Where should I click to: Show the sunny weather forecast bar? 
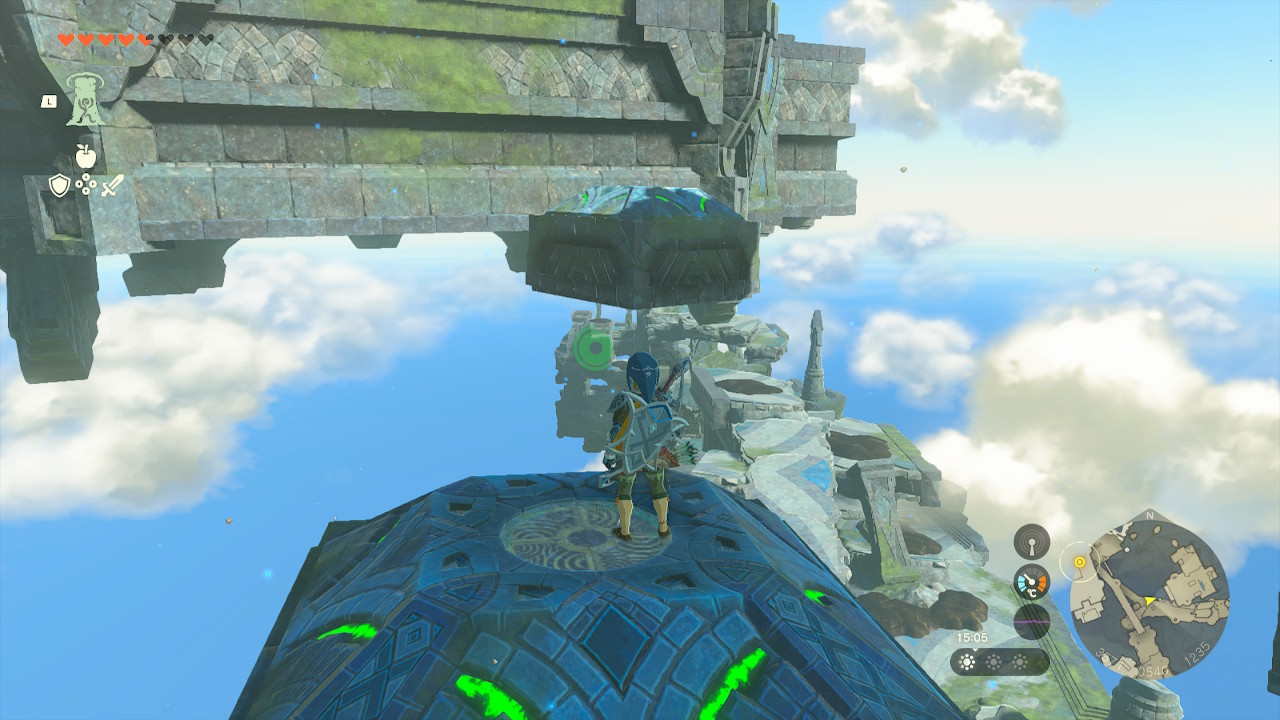(999, 662)
